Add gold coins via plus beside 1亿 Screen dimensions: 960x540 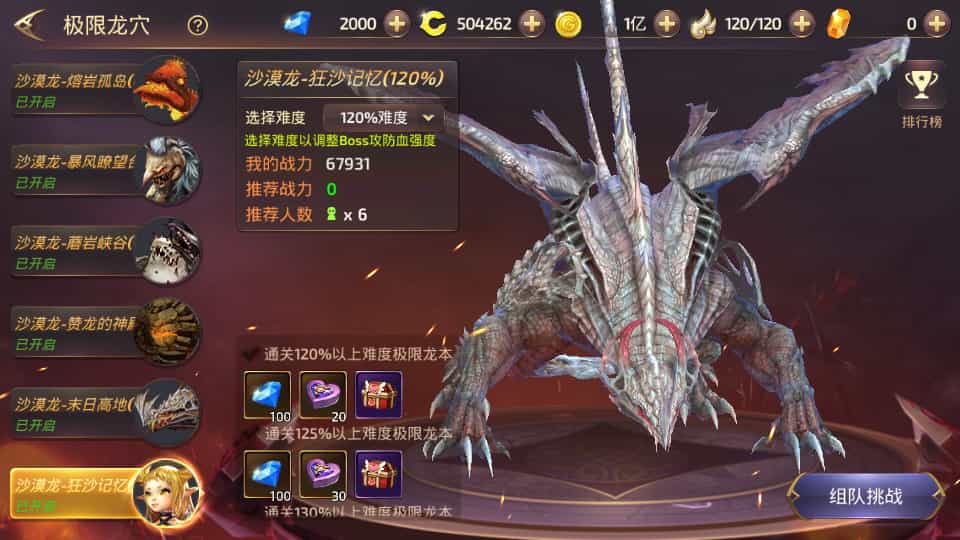(667, 23)
